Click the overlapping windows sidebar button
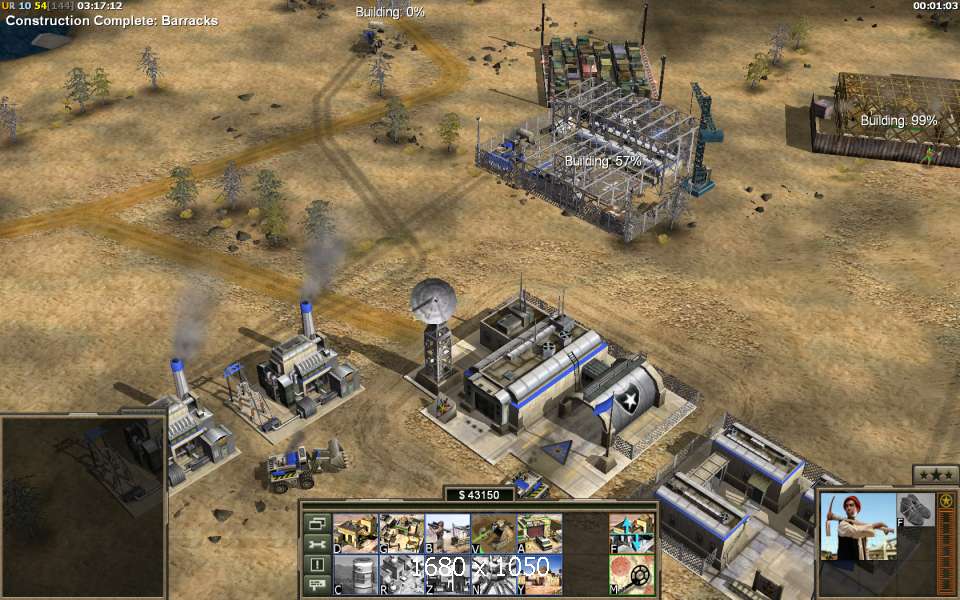Viewport: 960px width, 600px height. pyautogui.click(x=316, y=523)
